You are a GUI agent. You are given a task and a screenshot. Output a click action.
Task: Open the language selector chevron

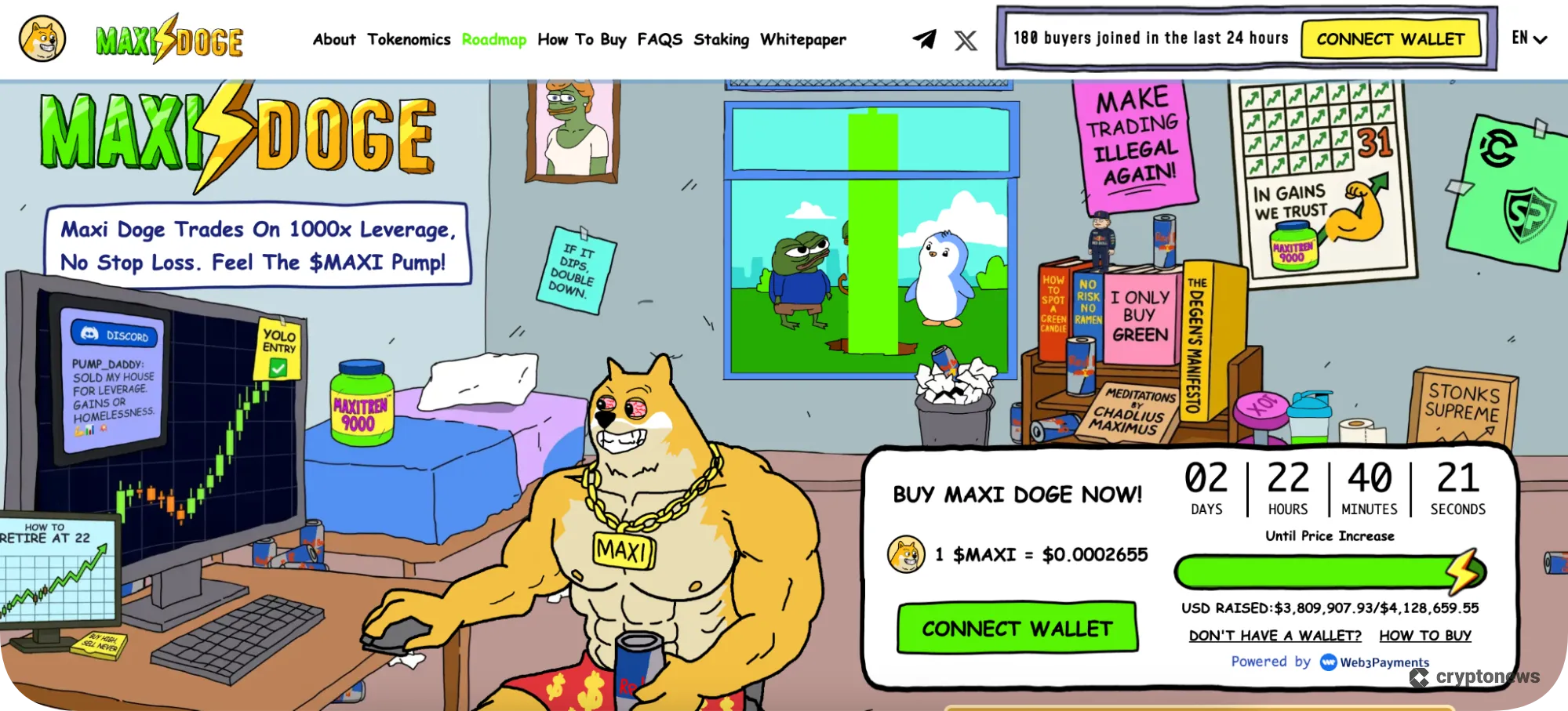(1541, 39)
